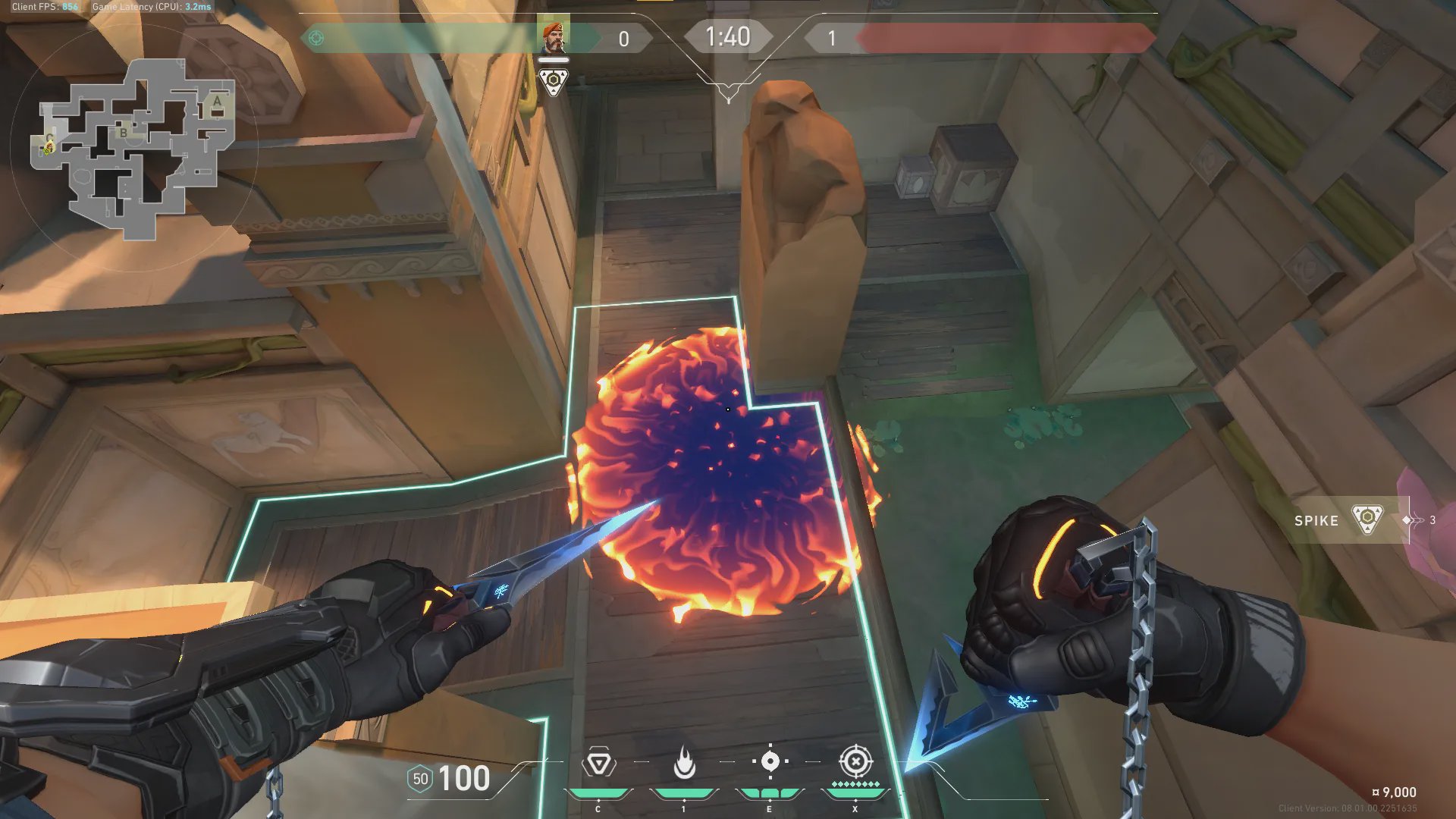Activate the inverted triangle ability

(598, 763)
